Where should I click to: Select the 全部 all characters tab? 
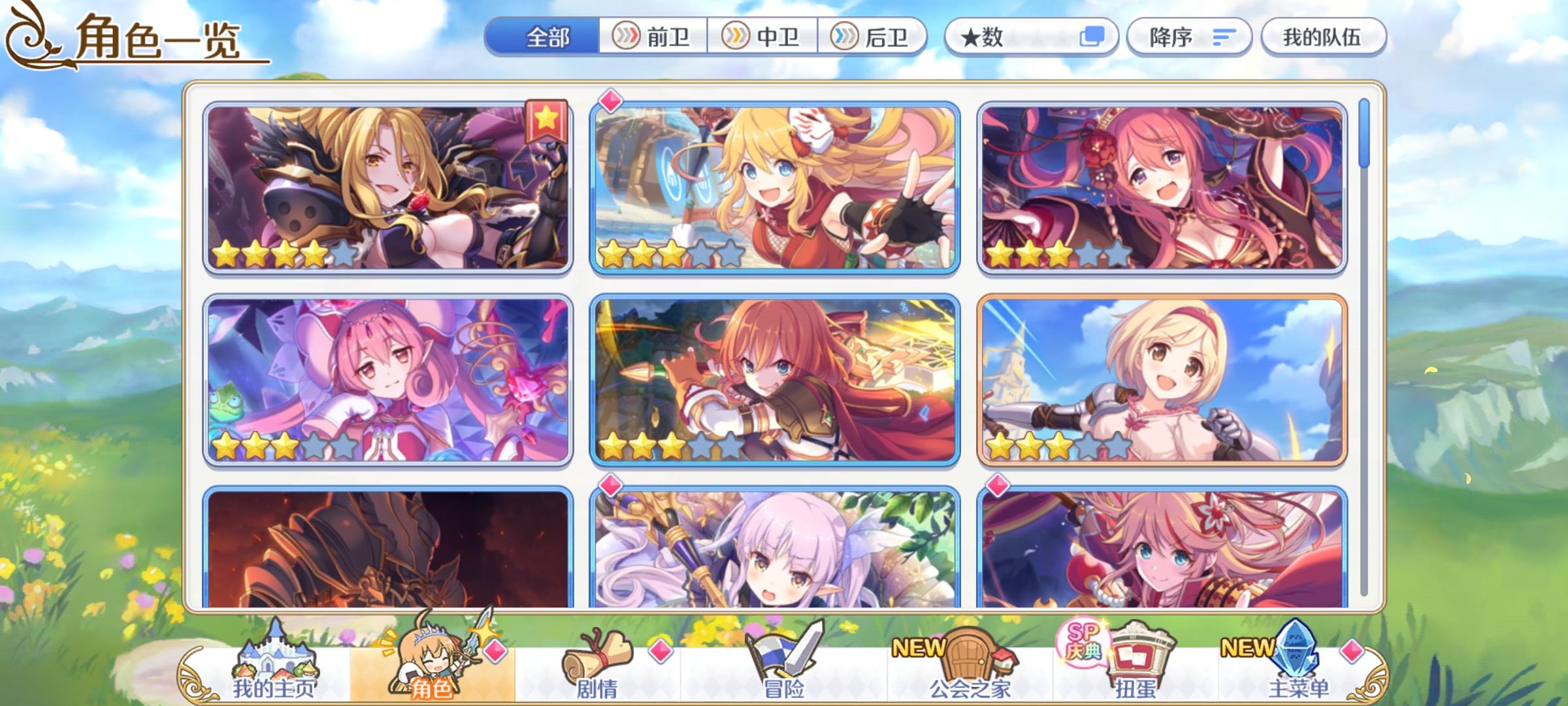[547, 37]
